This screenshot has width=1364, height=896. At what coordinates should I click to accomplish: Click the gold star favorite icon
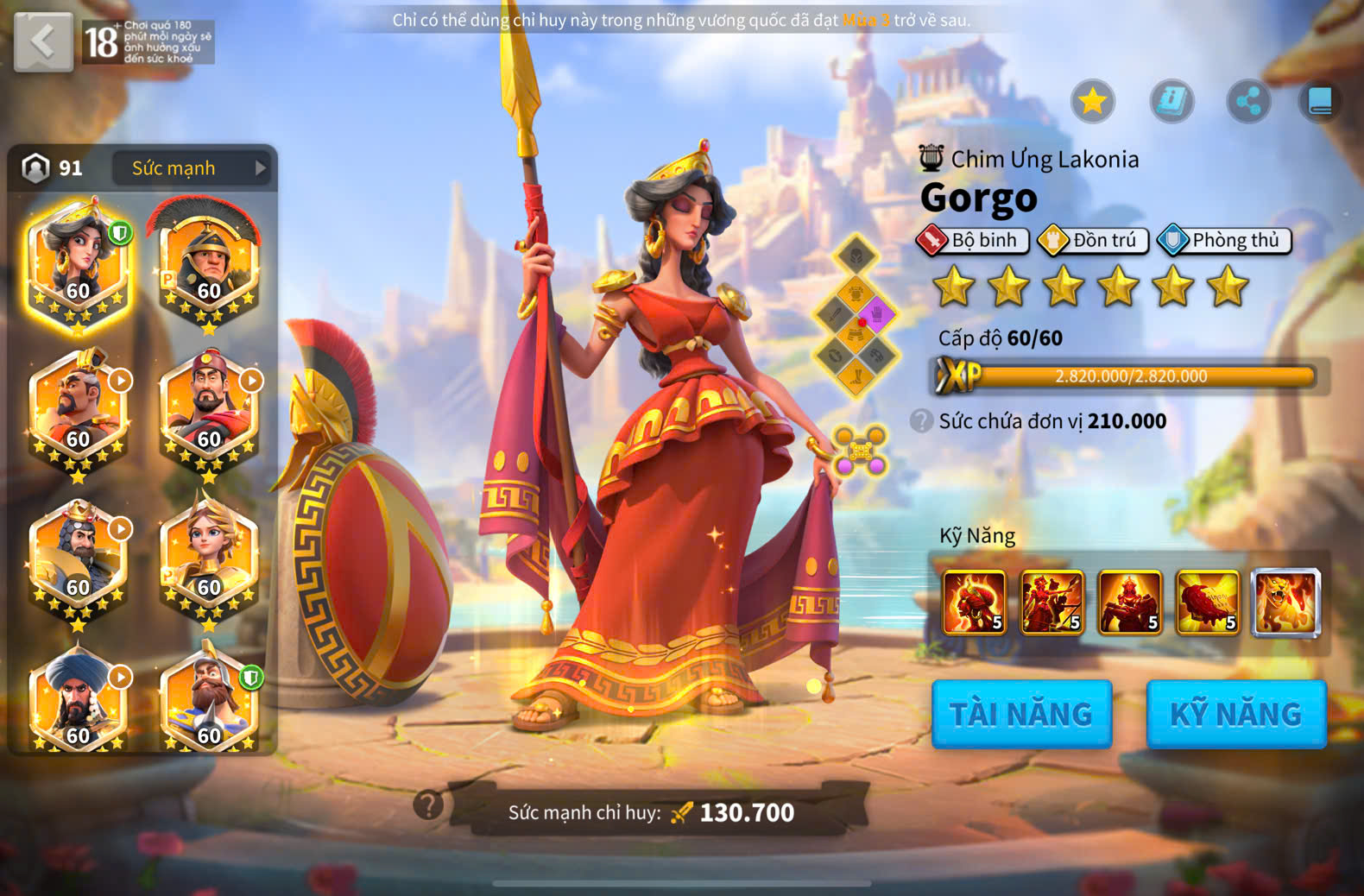point(1093,102)
